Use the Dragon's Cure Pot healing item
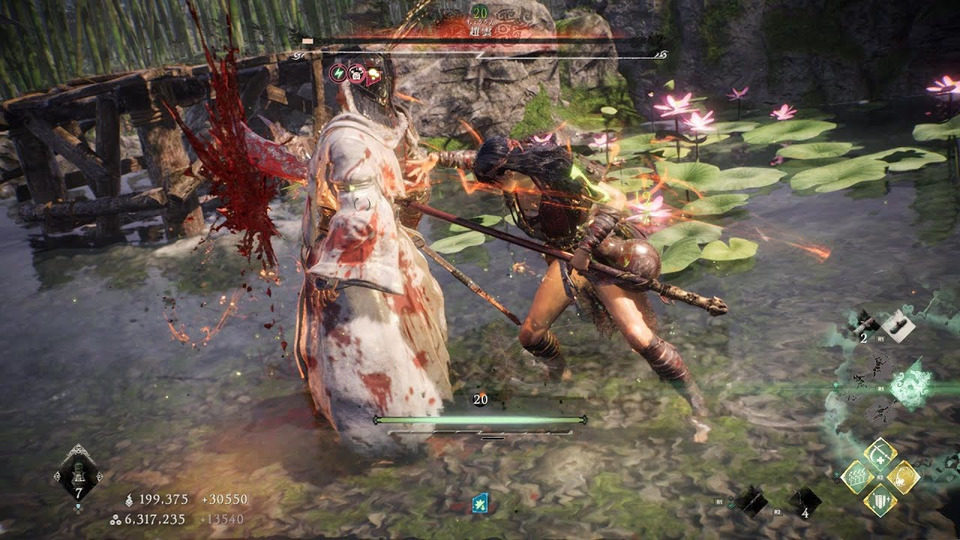Viewport: 960px width, 540px height. (x=77, y=472)
